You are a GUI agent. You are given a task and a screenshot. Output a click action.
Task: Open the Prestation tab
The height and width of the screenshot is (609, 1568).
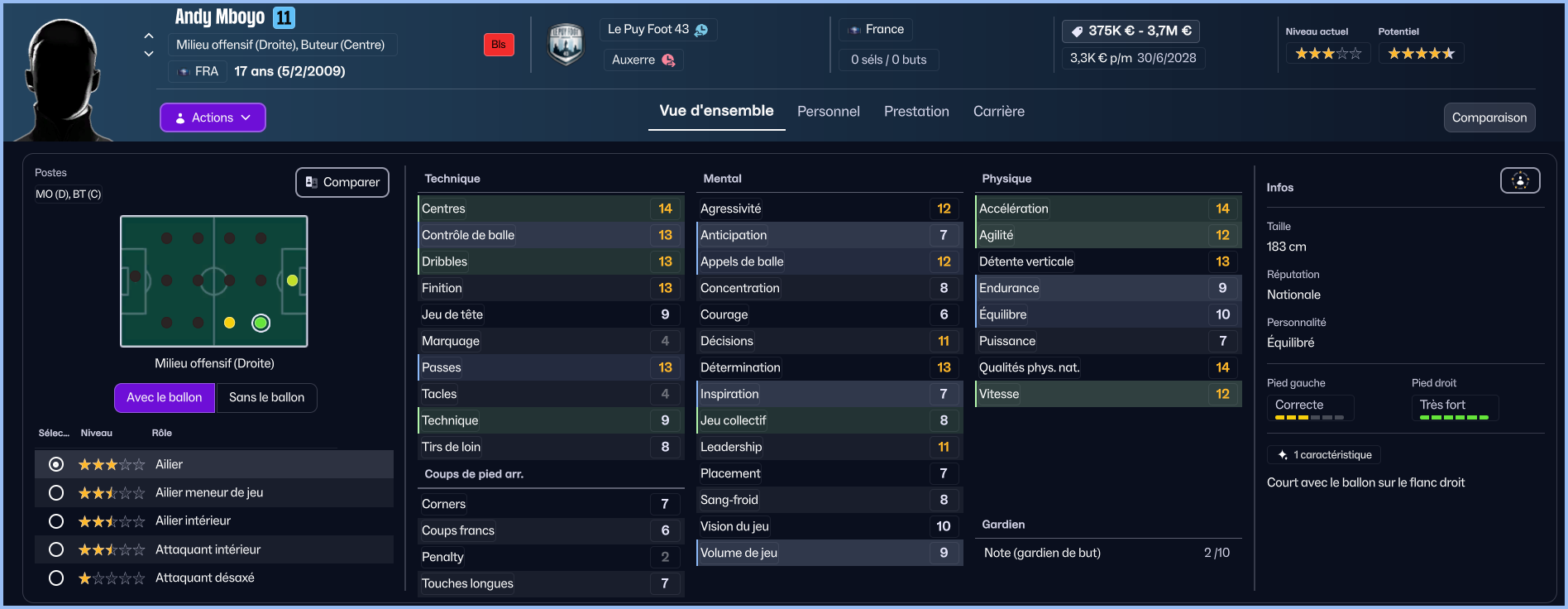[916, 112]
